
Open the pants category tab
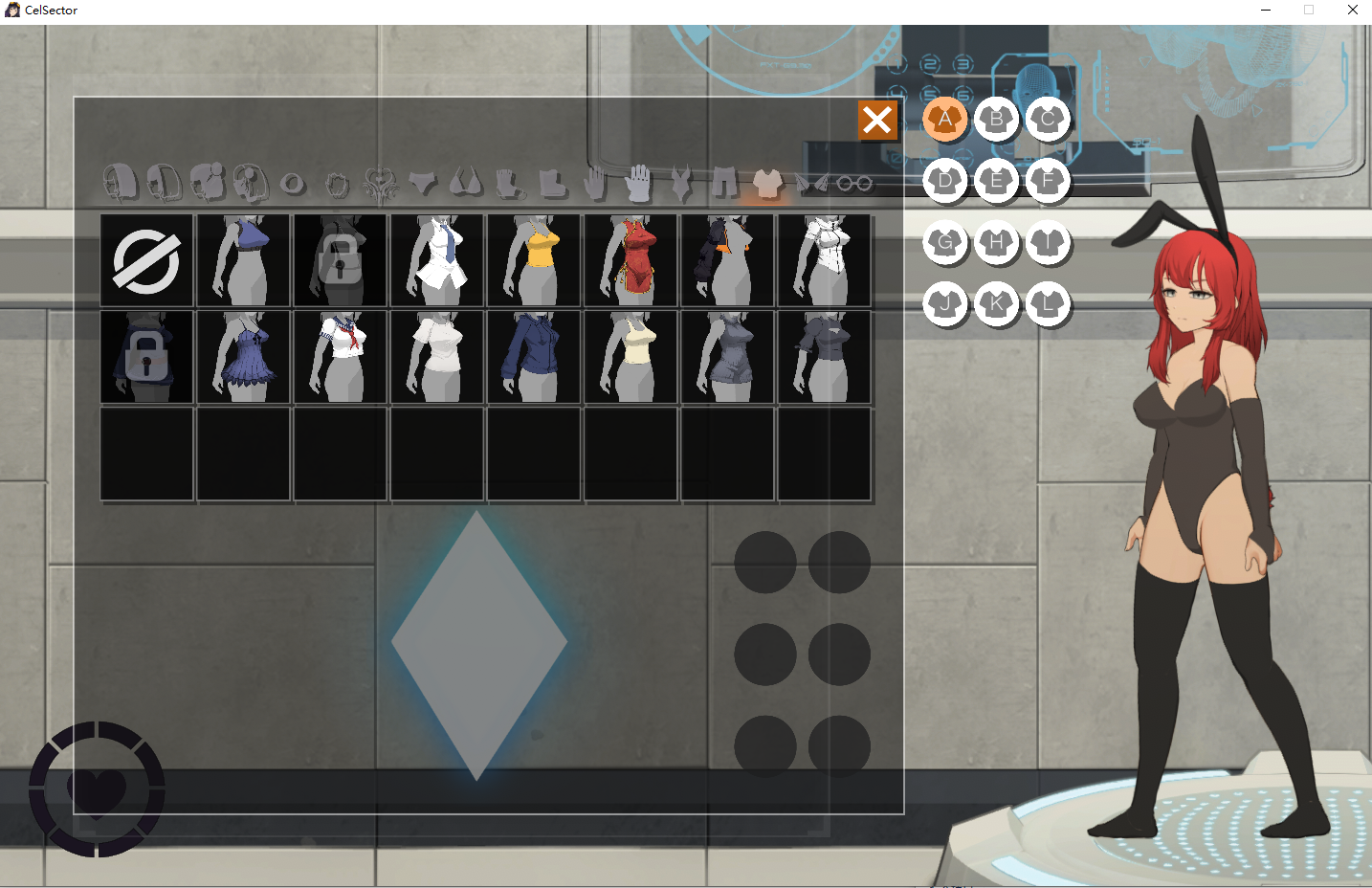coord(724,182)
